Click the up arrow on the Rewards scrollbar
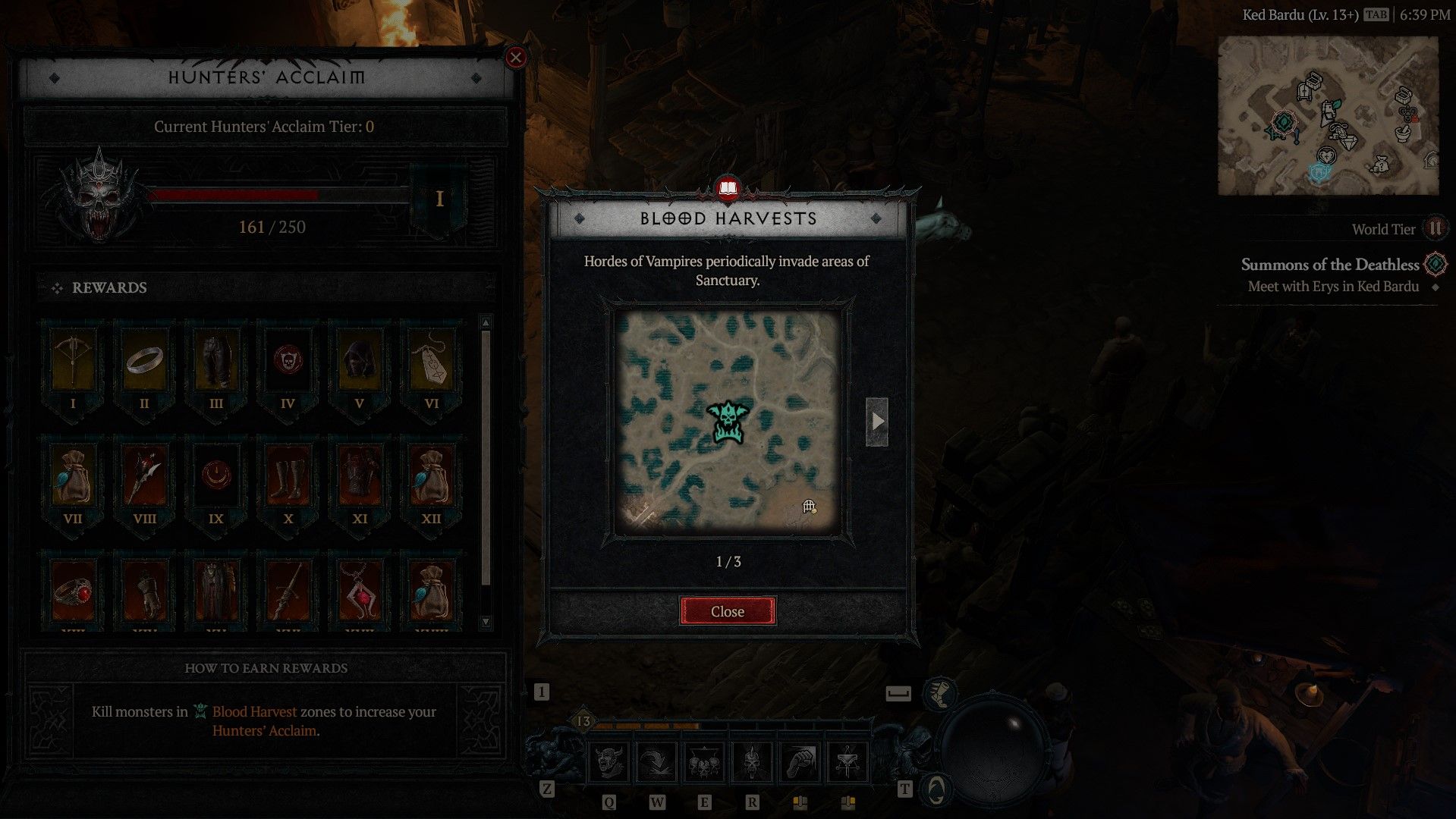The image size is (1456, 819). coord(485,322)
